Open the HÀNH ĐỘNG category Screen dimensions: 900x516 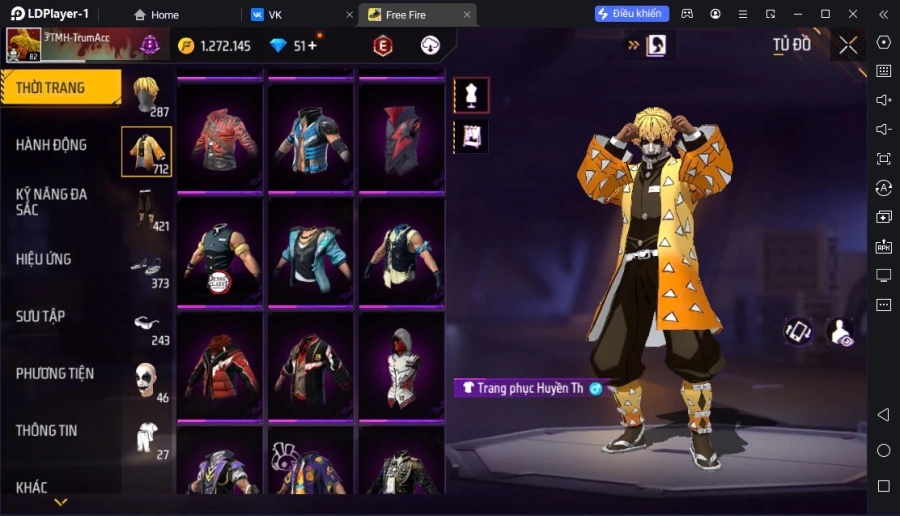pyautogui.click(x=52, y=145)
